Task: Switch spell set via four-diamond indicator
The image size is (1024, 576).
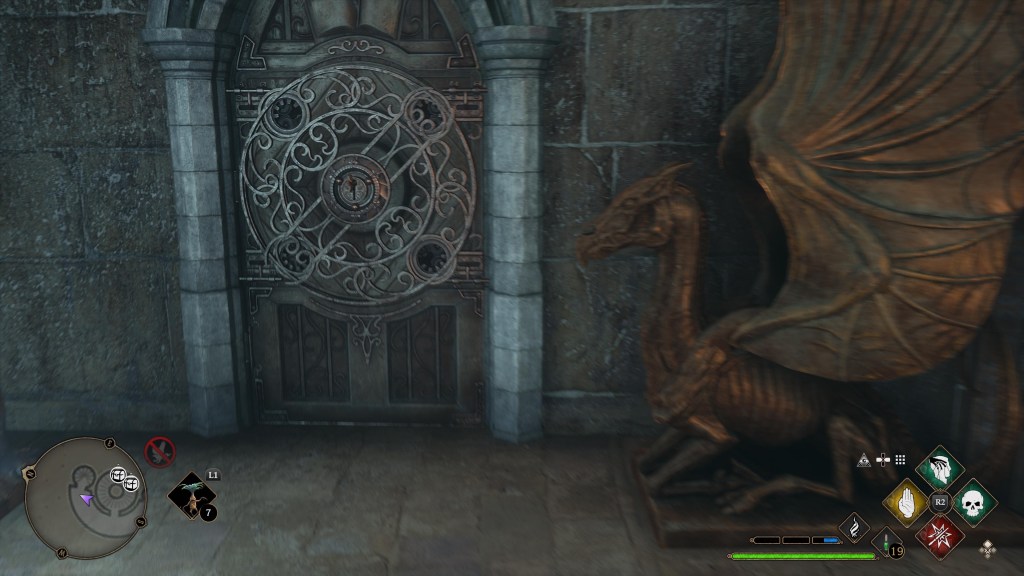Action: [989, 548]
